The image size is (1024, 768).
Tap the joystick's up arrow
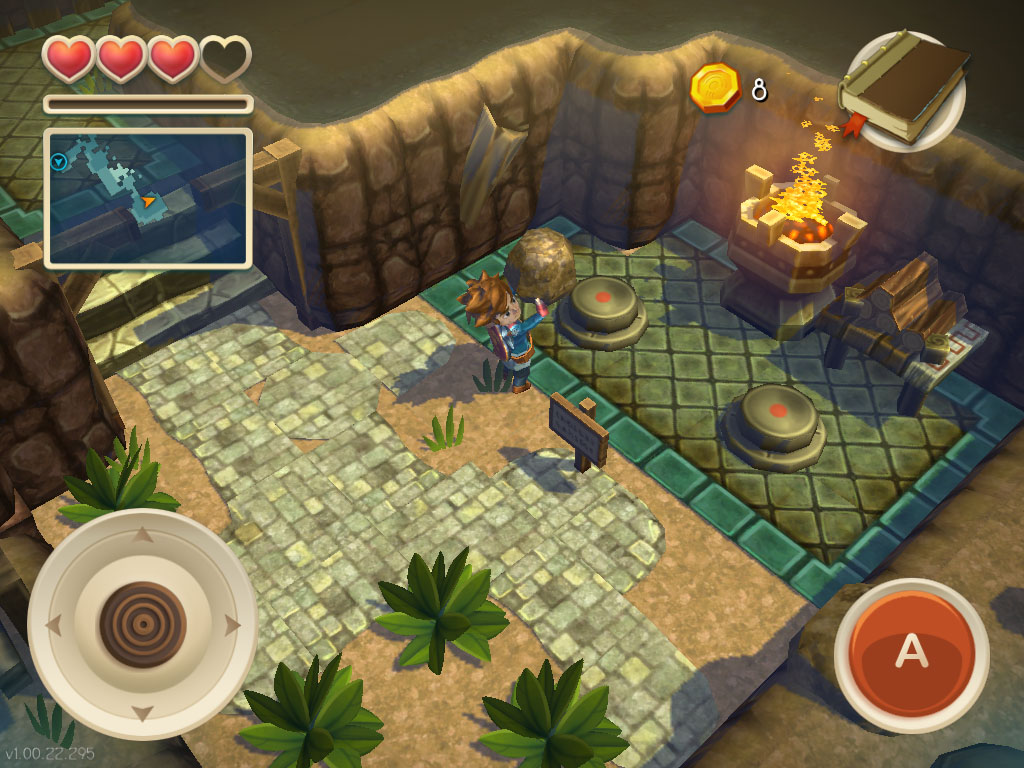(143, 536)
